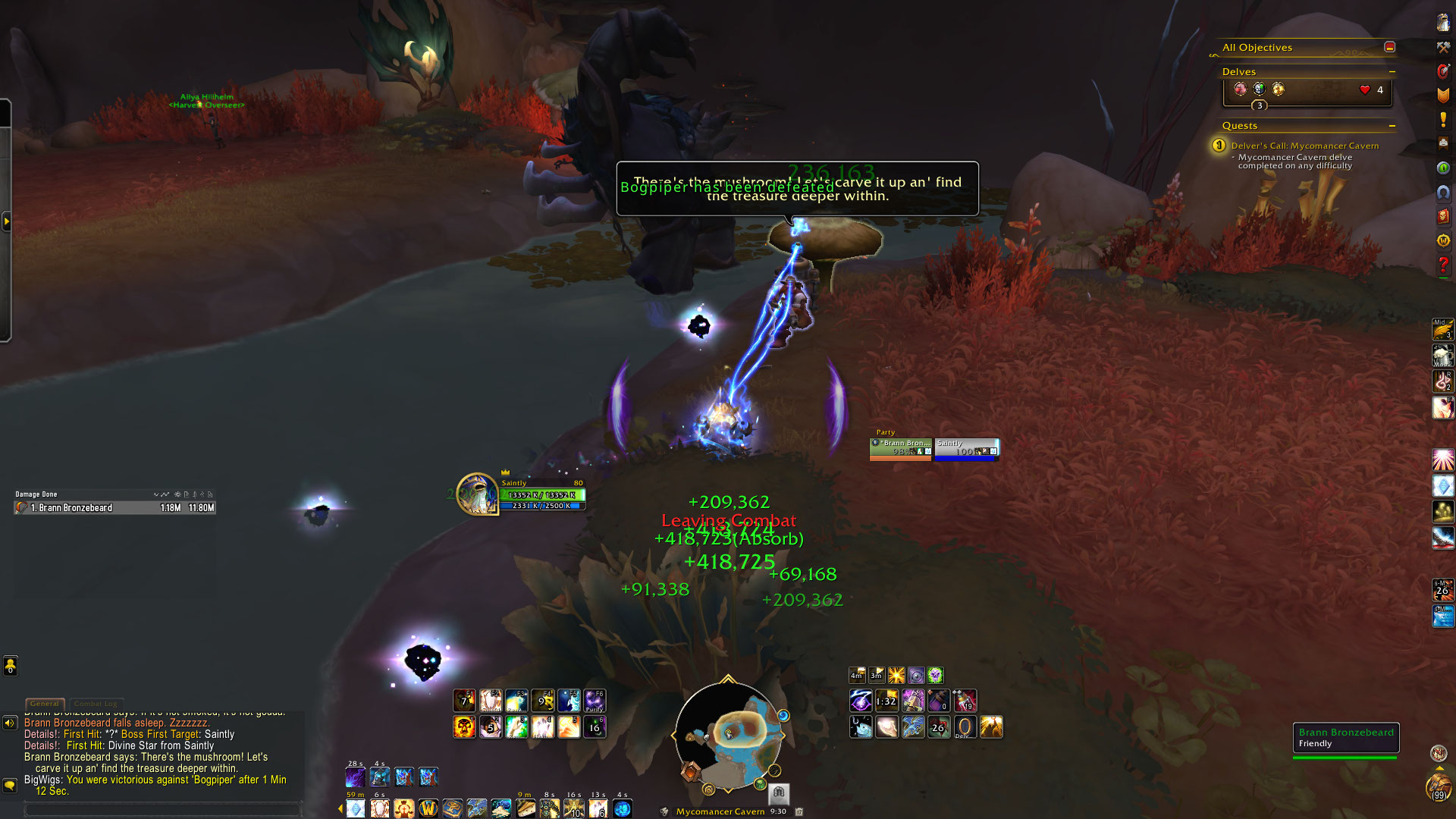Open the red question mark help button
The image size is (1456, 819).
point(1442,265)
